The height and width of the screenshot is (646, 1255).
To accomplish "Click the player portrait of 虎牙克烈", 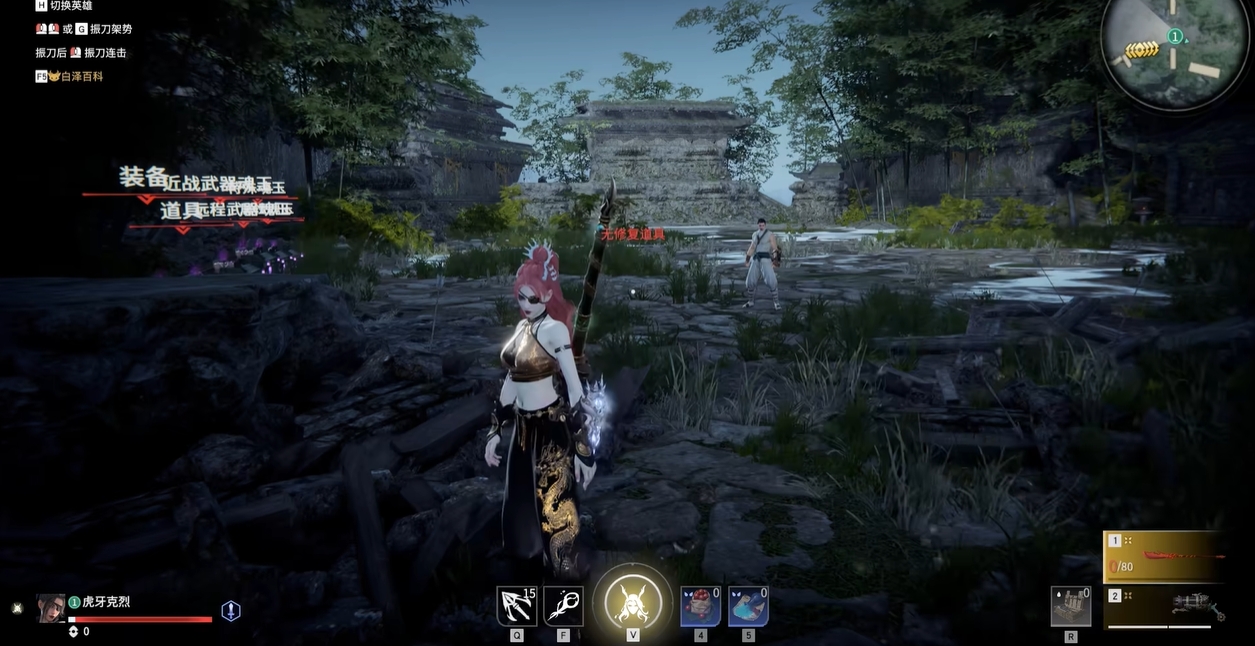I will (x=51, y=608).
